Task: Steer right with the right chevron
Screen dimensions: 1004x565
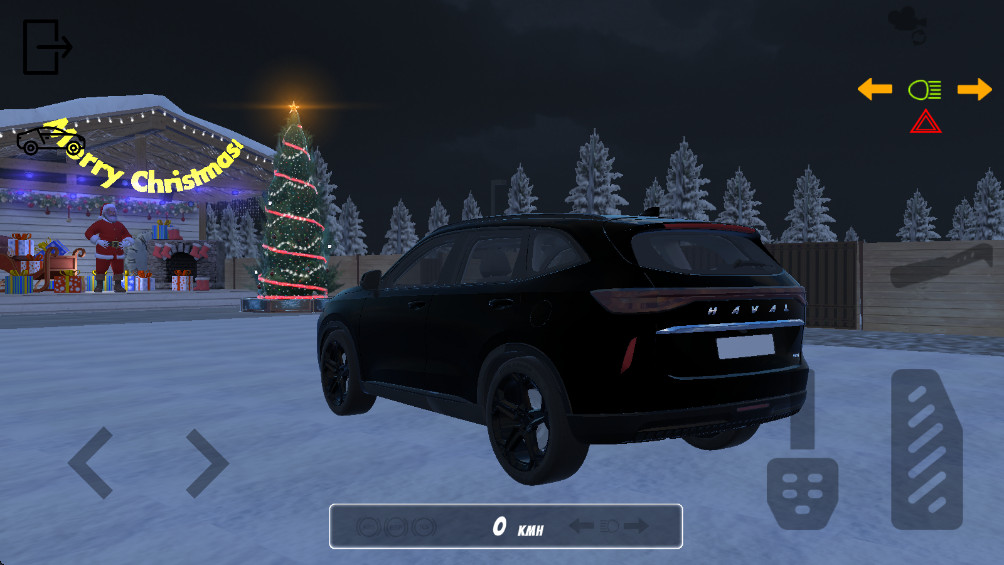Action: [x=207, y=463]
